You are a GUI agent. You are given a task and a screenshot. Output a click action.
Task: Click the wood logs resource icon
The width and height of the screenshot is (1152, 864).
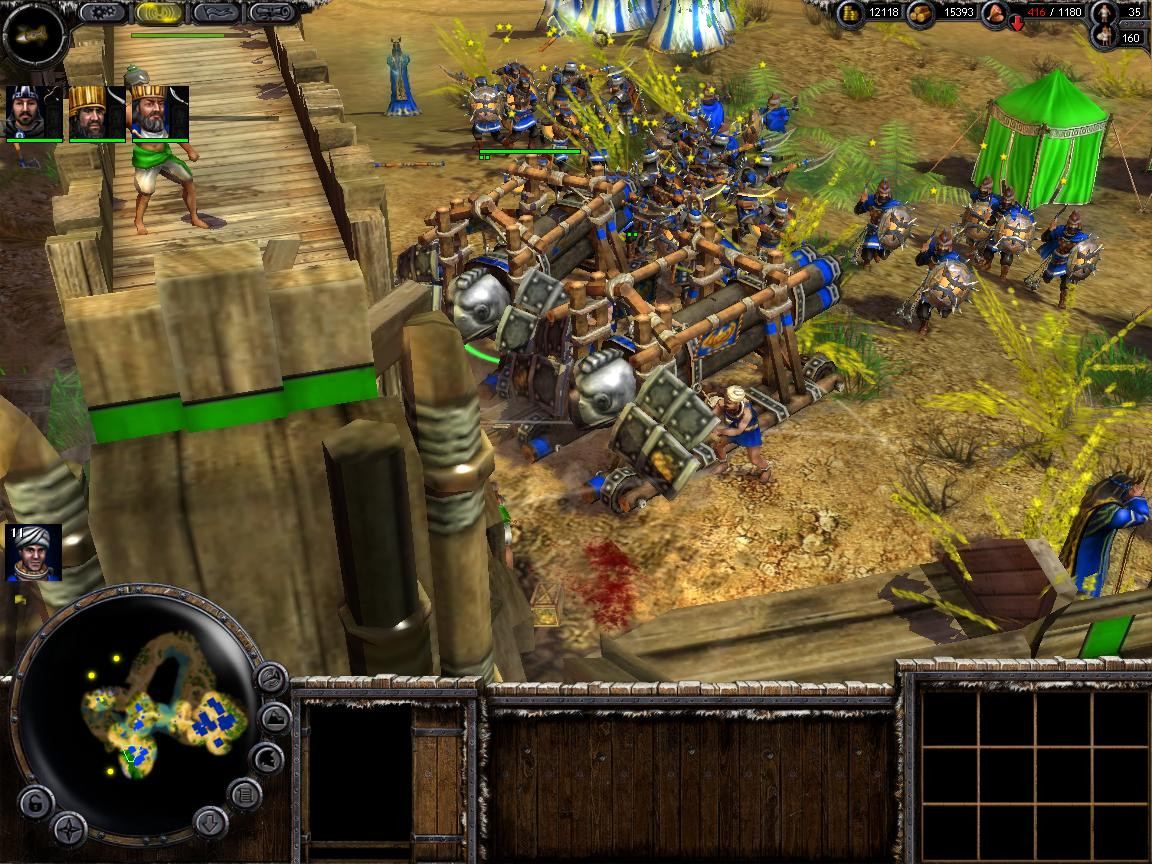click(921, 13)
